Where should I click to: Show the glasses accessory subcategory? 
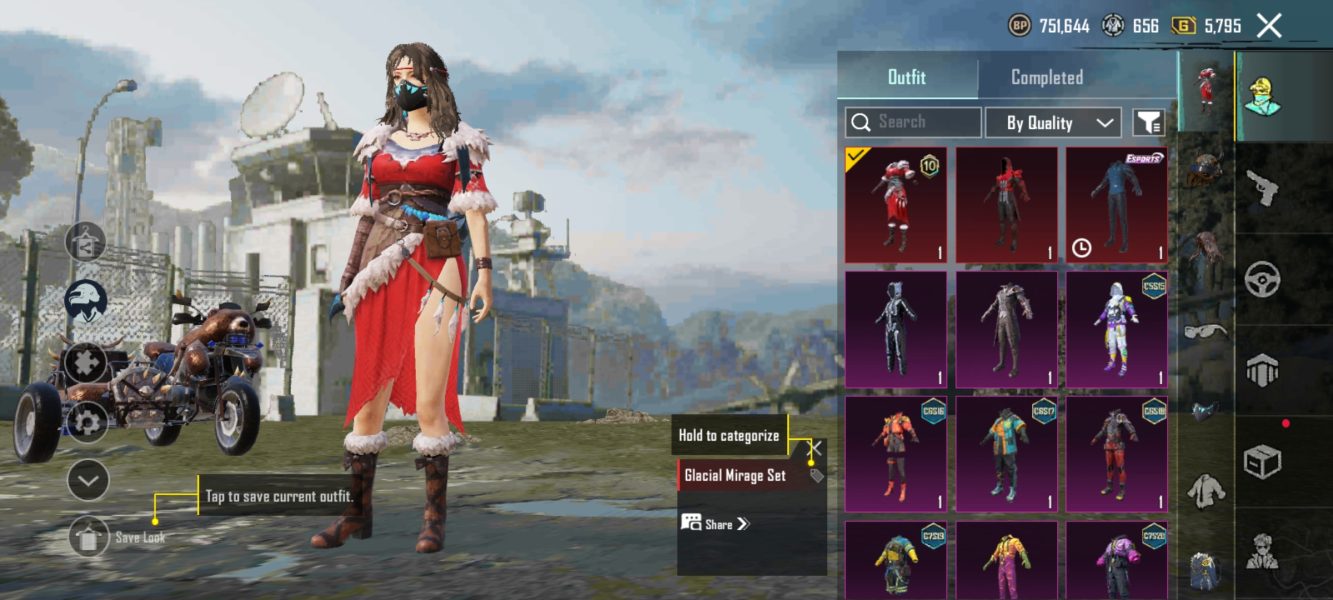(1205, 330)
